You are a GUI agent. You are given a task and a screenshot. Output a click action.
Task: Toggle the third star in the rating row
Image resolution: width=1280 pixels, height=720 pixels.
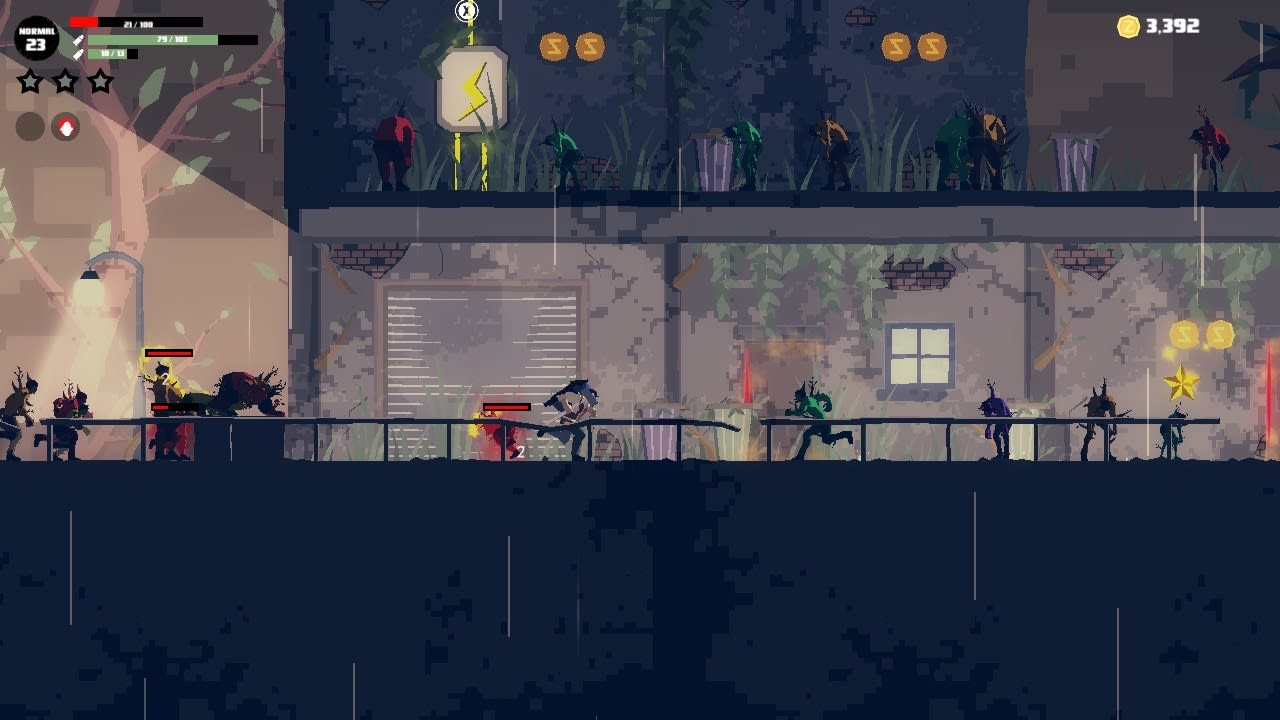click(99, 81)
